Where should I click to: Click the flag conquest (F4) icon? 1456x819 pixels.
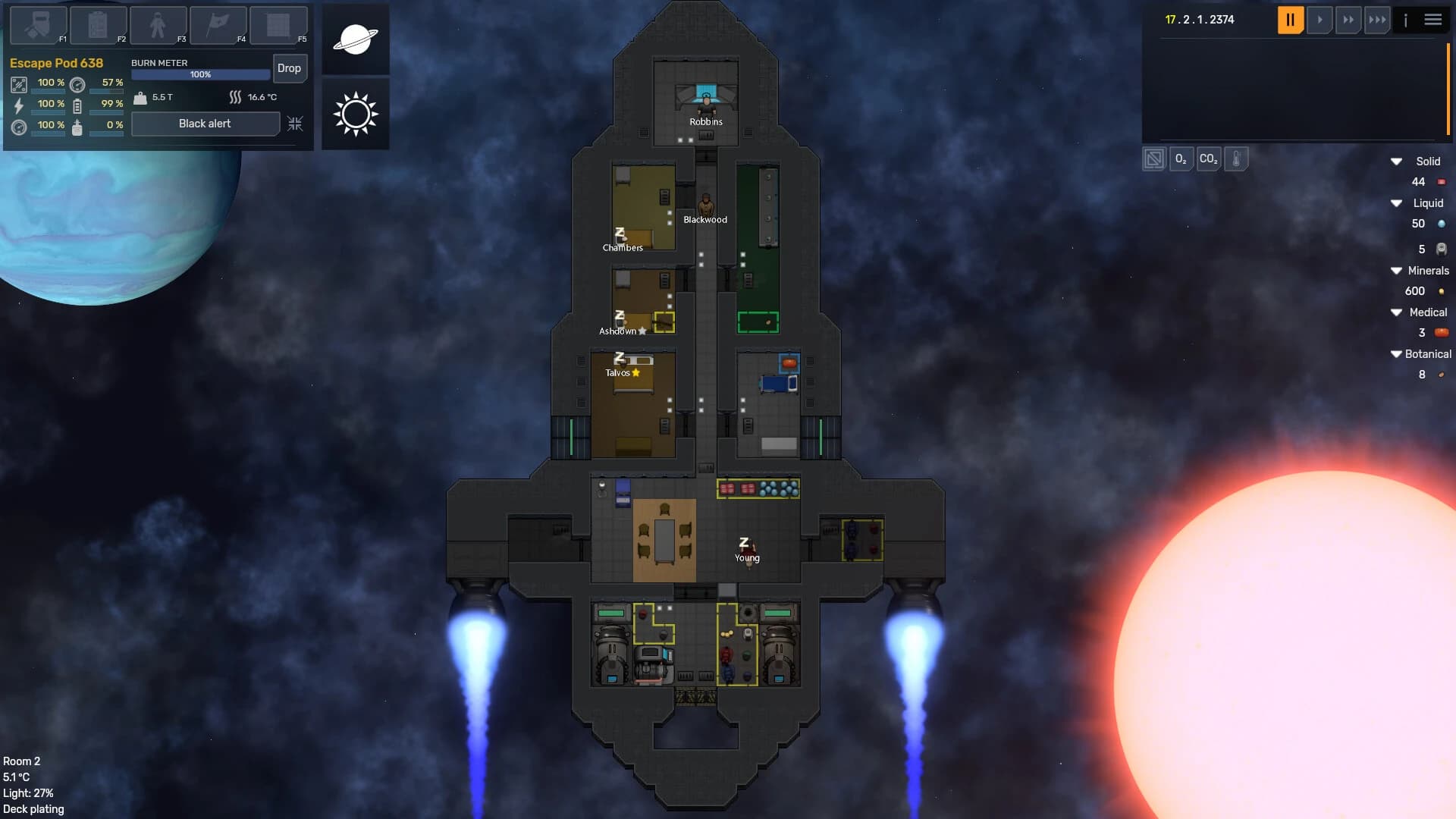[218, 25]
